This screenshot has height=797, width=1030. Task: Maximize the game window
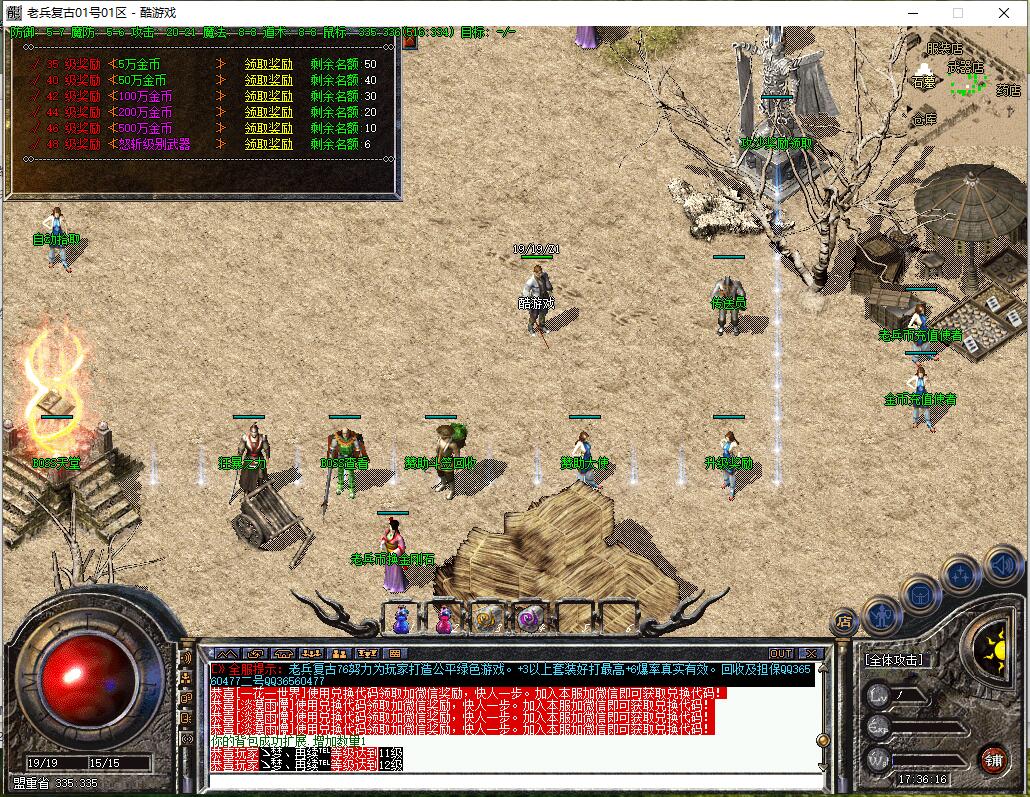958,13
